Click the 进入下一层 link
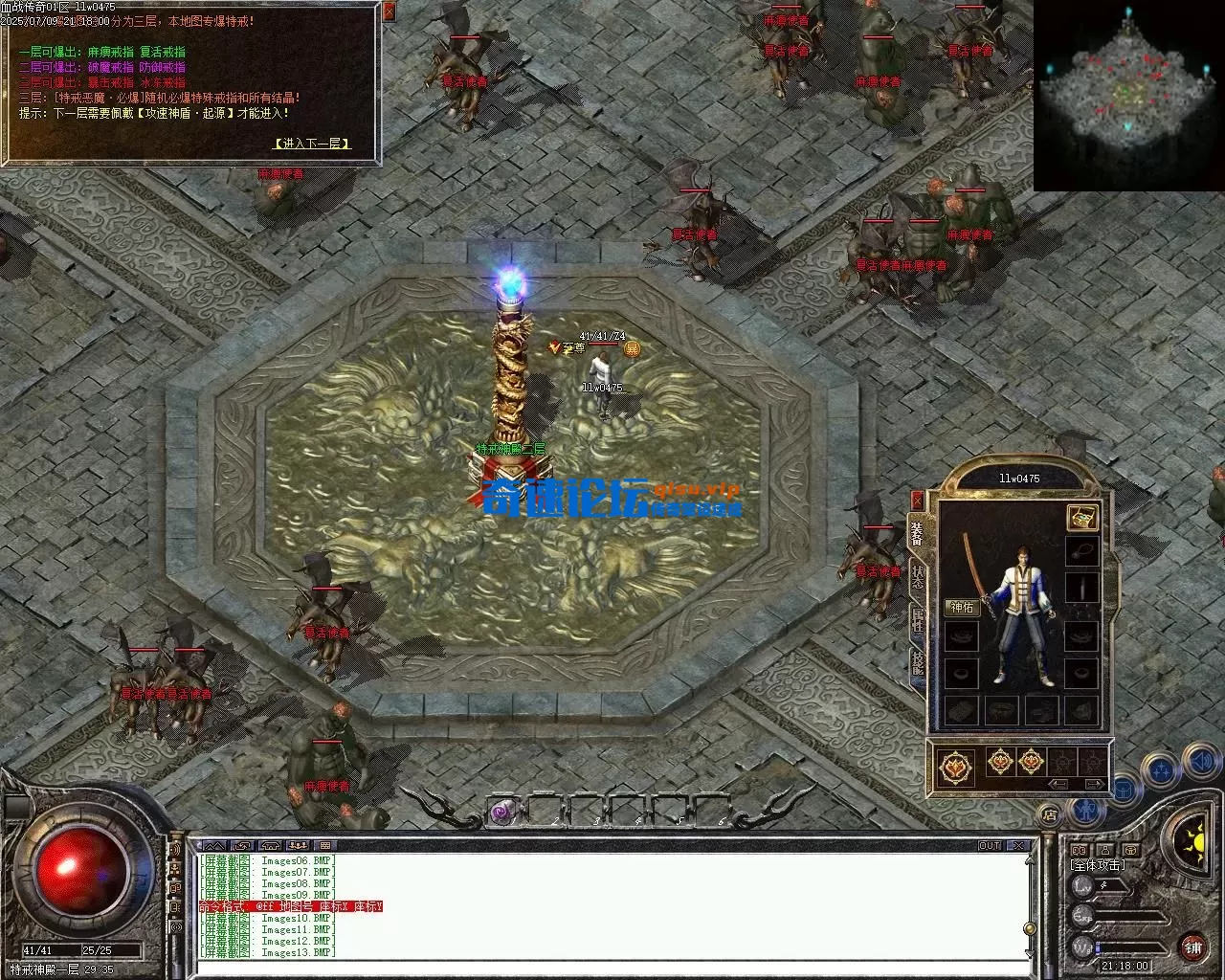This screenshot has width=1225, height=980. point(312,144)
